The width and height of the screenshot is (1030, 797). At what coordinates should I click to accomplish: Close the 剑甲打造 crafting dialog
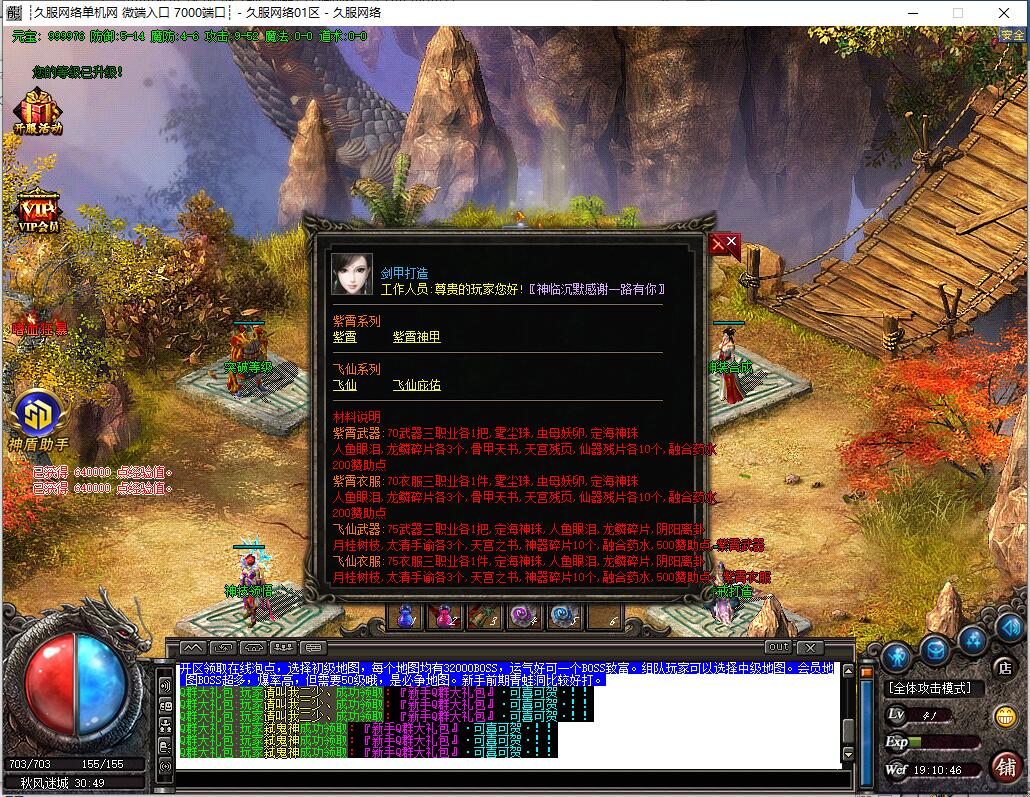(724, 245)
